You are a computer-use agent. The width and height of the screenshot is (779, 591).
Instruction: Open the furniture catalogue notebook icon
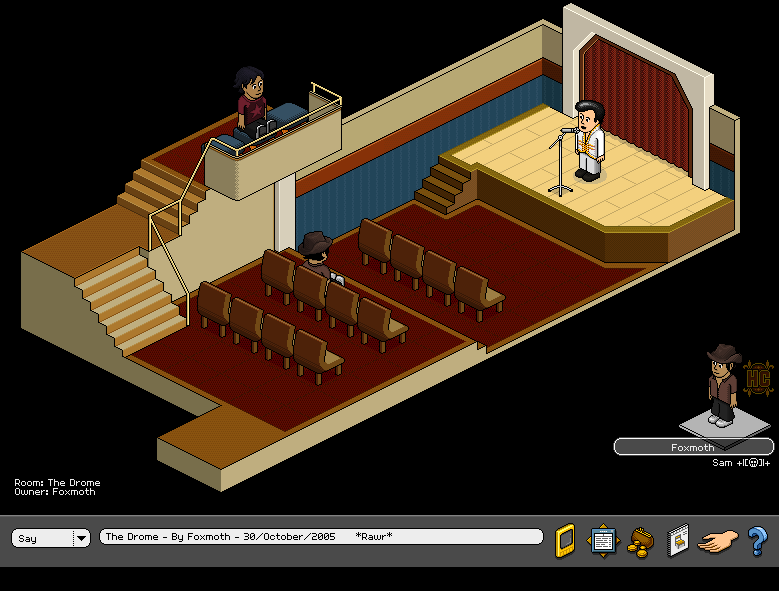tap(678, 540)
